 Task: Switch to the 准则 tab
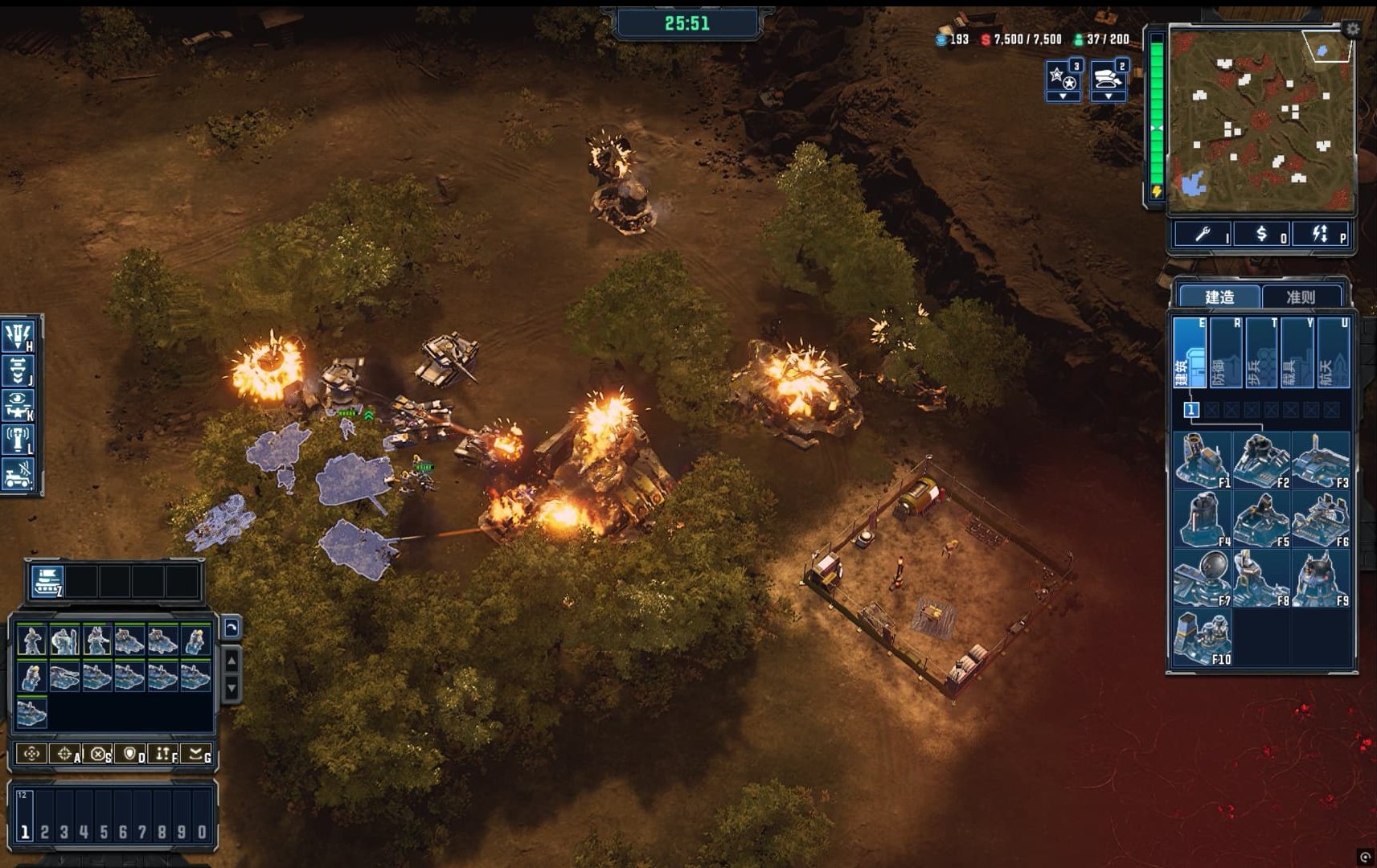(x=1301, y=297)
